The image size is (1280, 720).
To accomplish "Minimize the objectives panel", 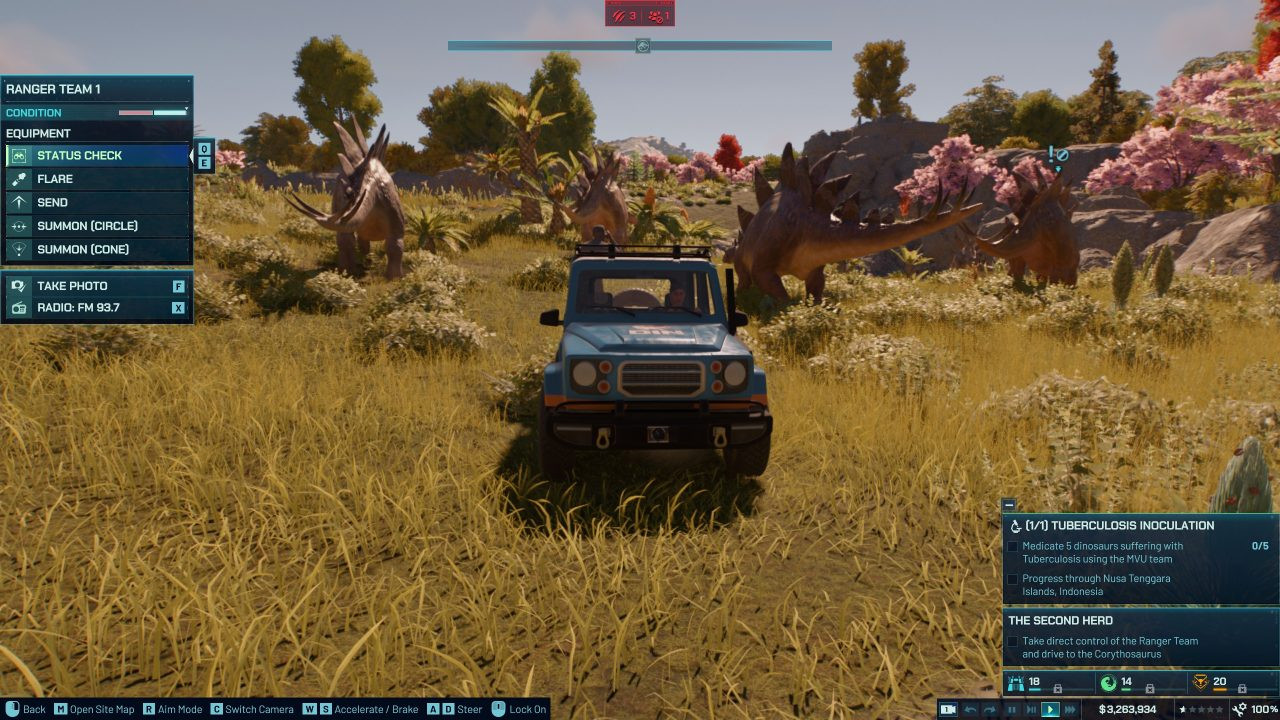I will (x=1009, y=506).
